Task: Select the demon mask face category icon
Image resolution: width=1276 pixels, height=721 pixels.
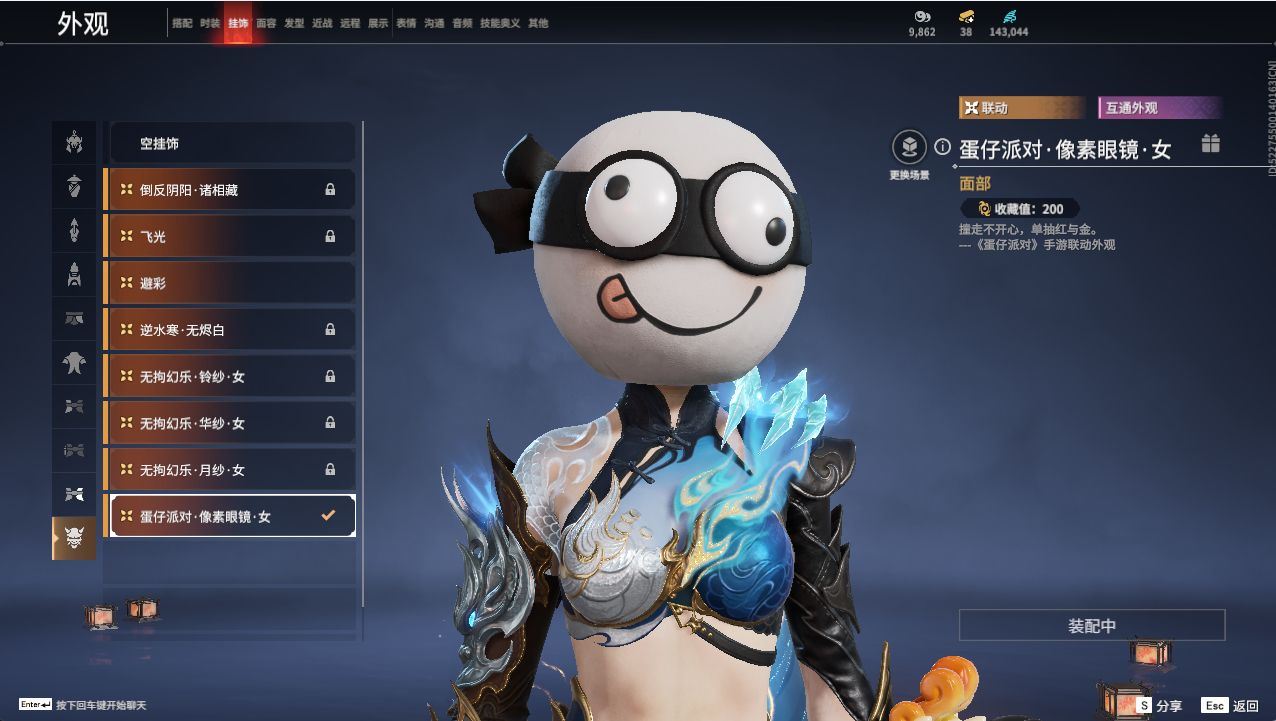Action: (x=74, y=538)
